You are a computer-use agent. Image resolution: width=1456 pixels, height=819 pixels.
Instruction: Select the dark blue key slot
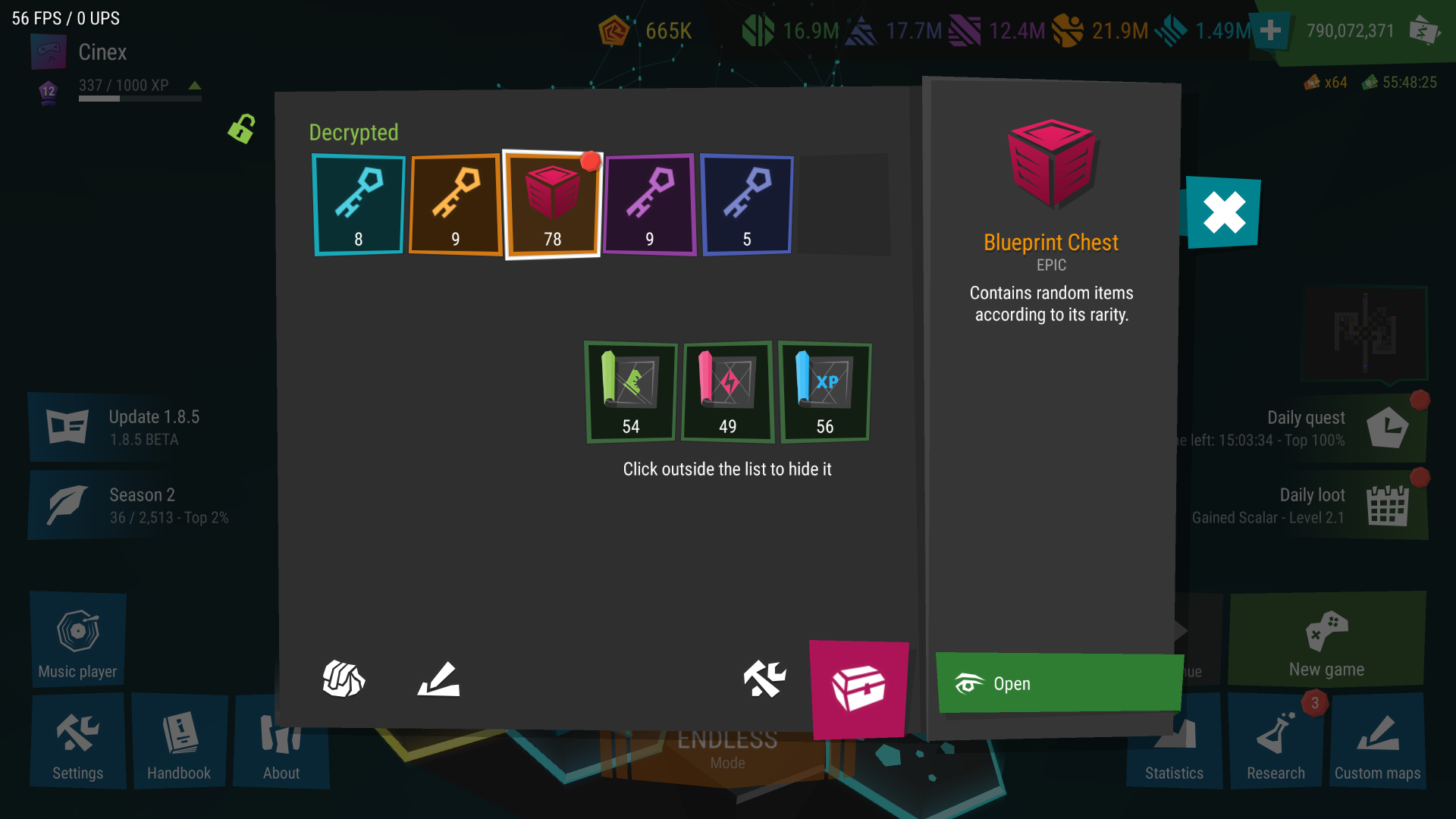point(747,205)
